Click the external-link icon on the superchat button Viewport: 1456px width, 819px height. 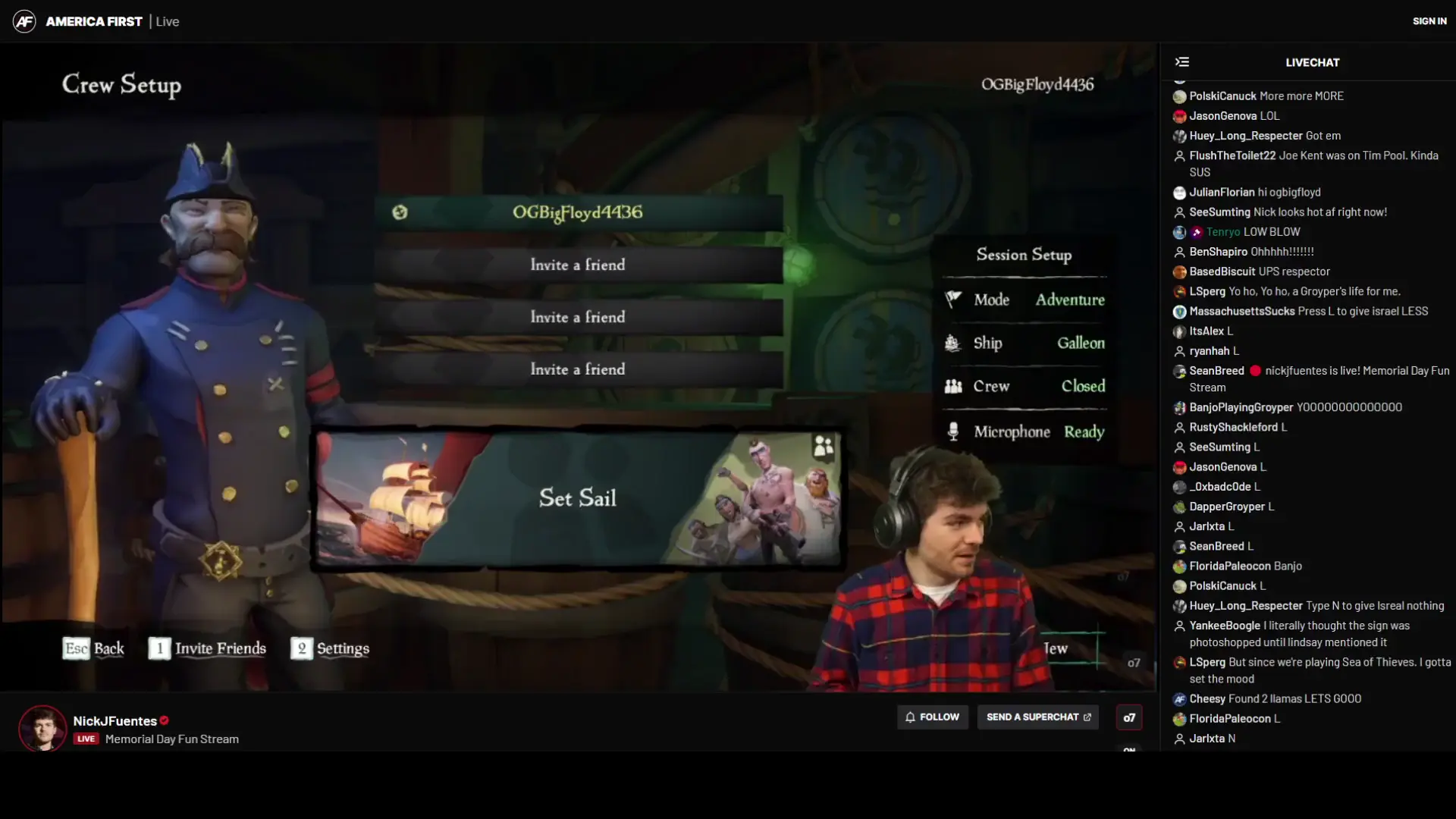click(x=1089, y=717)
